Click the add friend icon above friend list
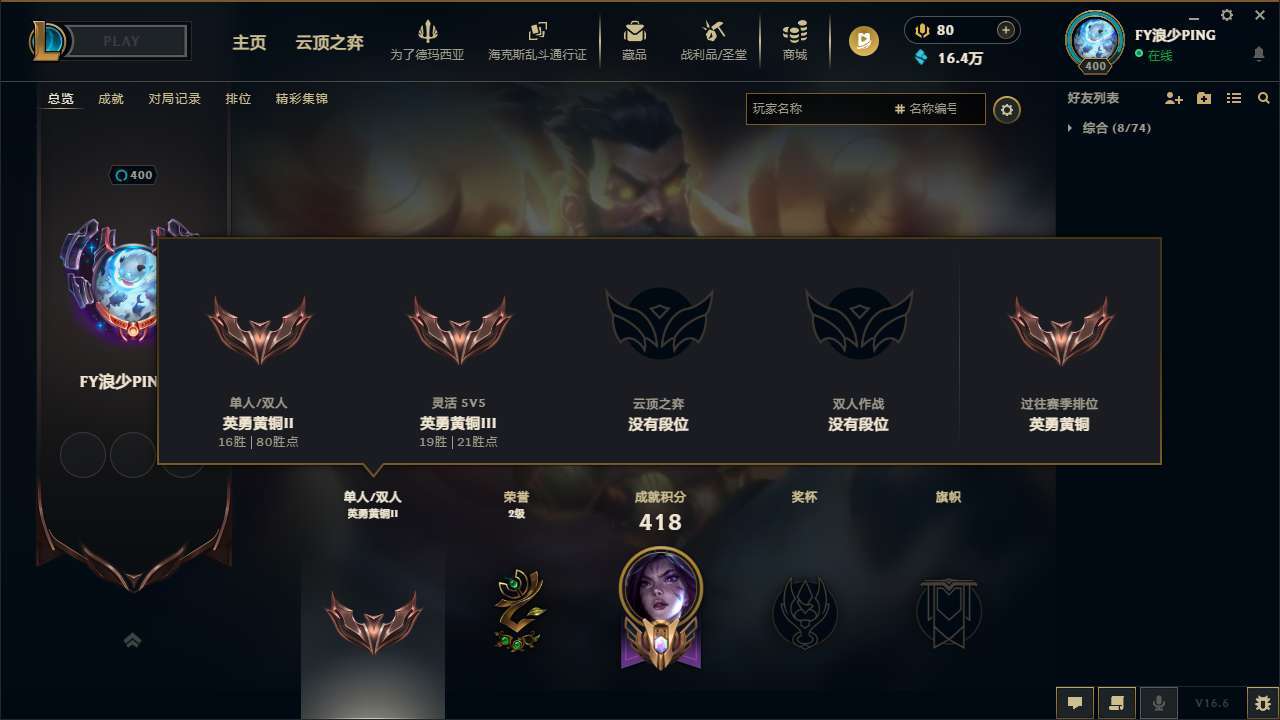 coord(1173,98)
